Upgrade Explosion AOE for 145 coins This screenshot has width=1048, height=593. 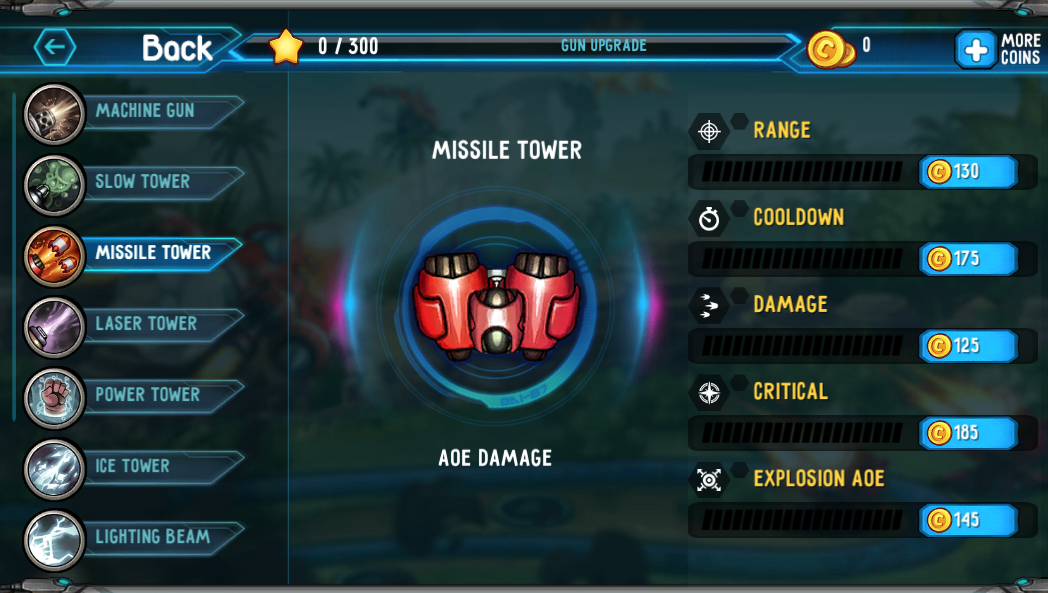967,520
